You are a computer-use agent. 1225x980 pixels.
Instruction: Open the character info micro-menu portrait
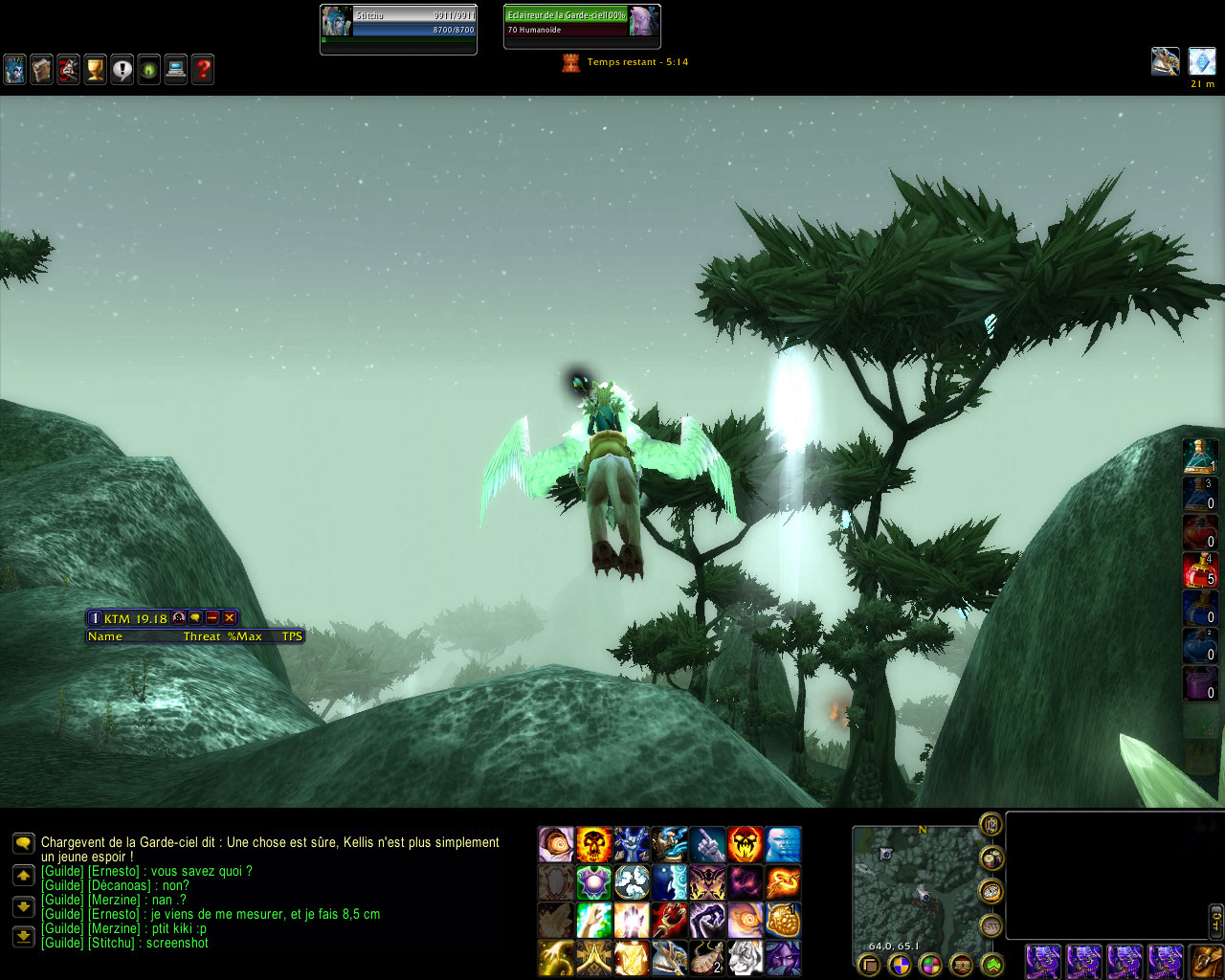pyautogui.click(x=15, y=70)
